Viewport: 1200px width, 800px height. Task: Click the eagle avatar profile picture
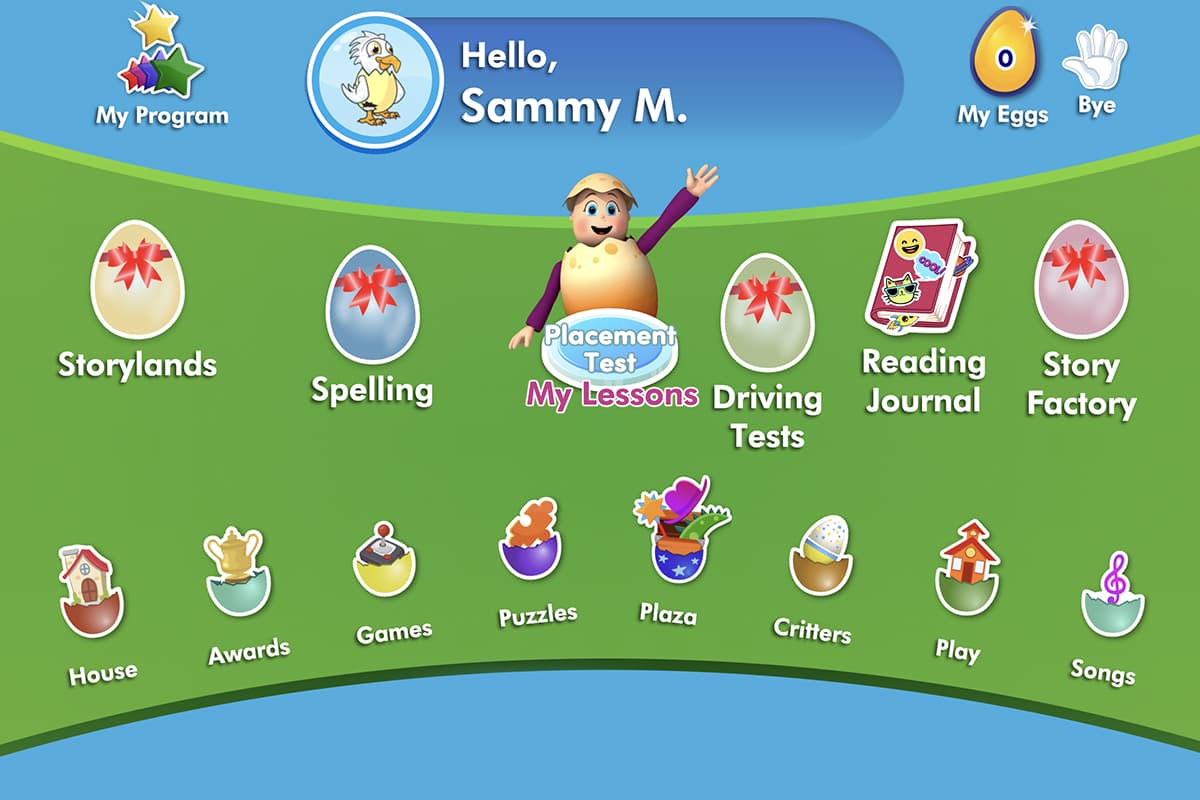click(x=375, y=82)
